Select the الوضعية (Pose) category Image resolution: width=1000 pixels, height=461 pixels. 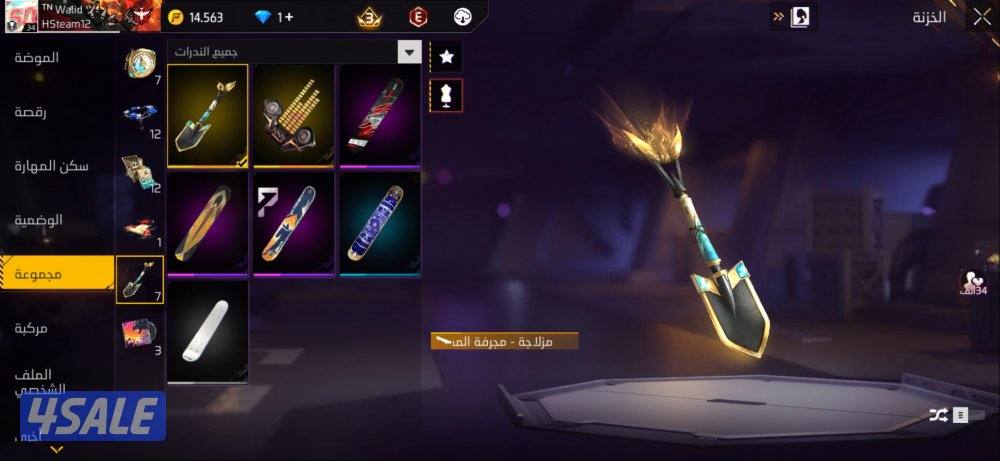38,220
